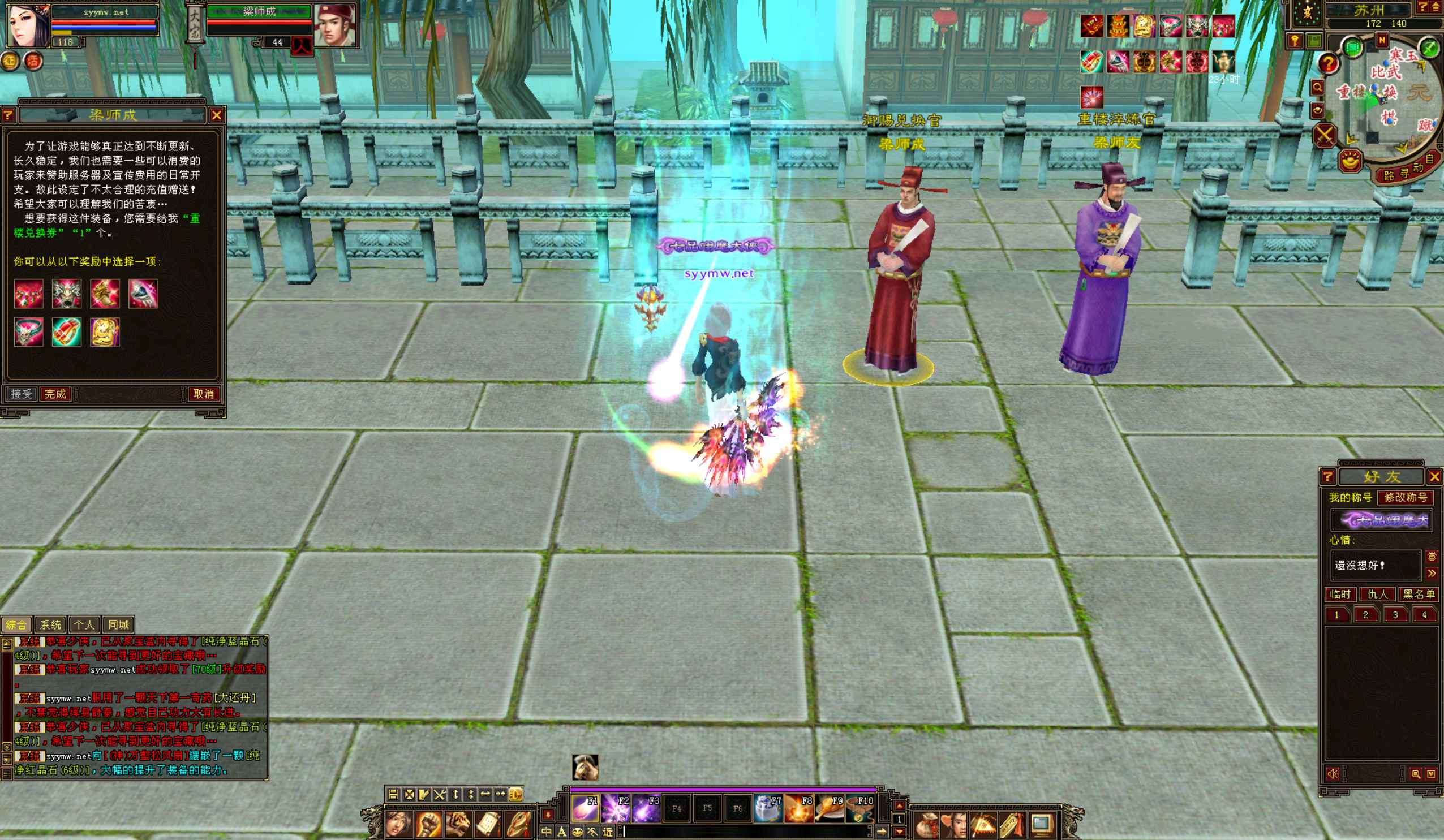Click the fist icon on the bottom bar

[x=428, y=825]
